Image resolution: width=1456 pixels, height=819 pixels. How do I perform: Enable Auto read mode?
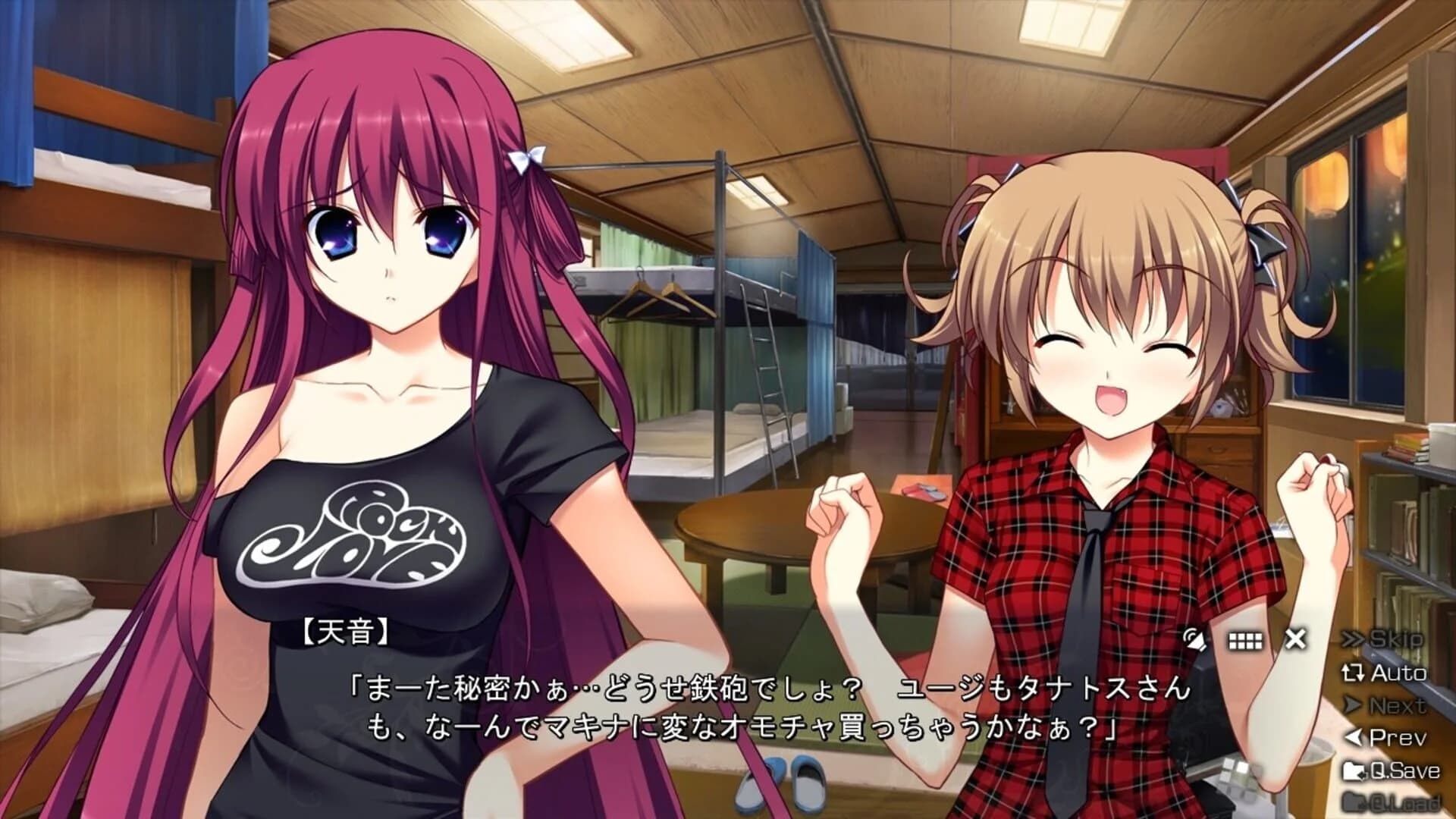tap(1399, 673)
